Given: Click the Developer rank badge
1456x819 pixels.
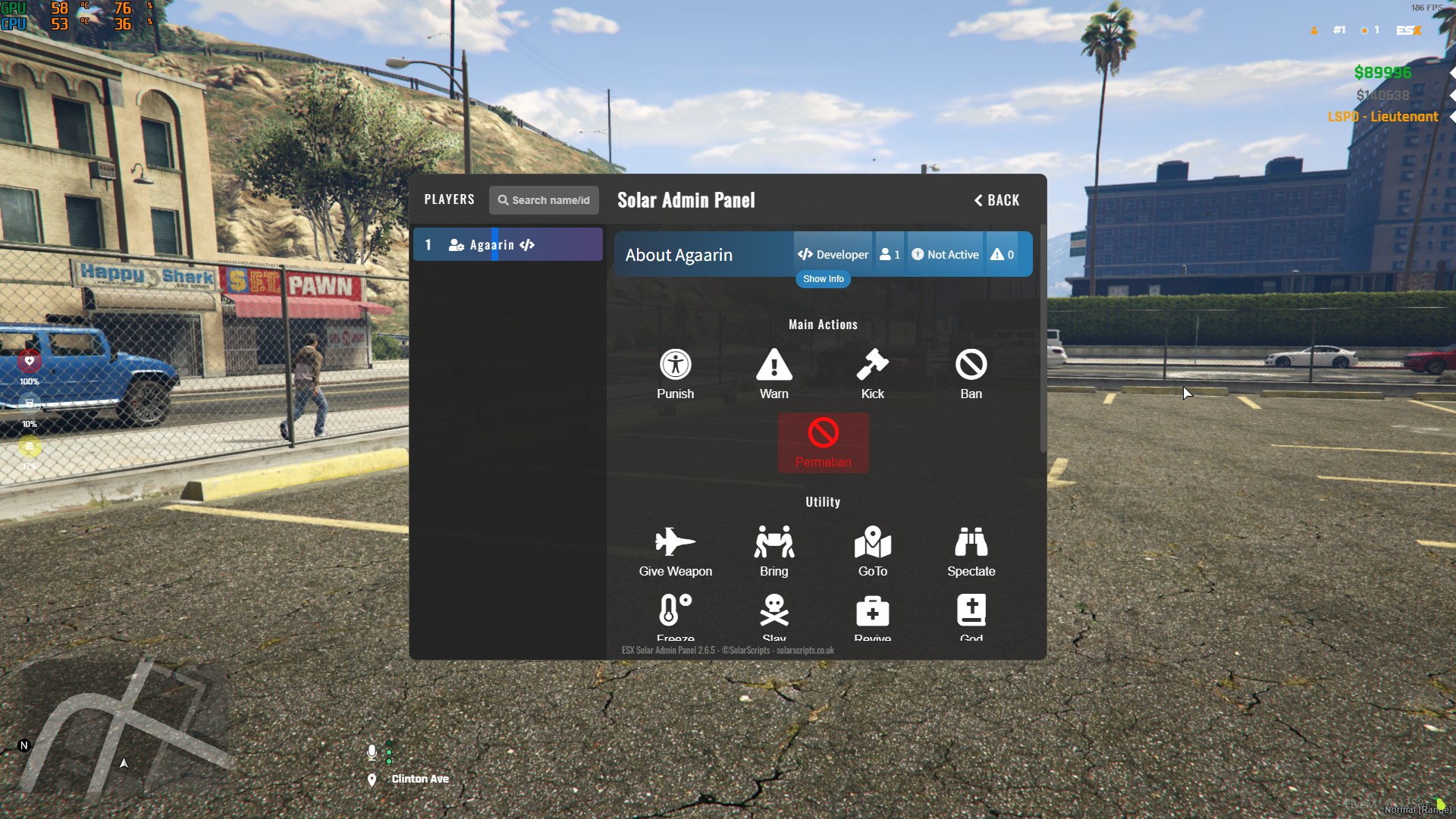Looking at the screenshot, I should [833, 255].
